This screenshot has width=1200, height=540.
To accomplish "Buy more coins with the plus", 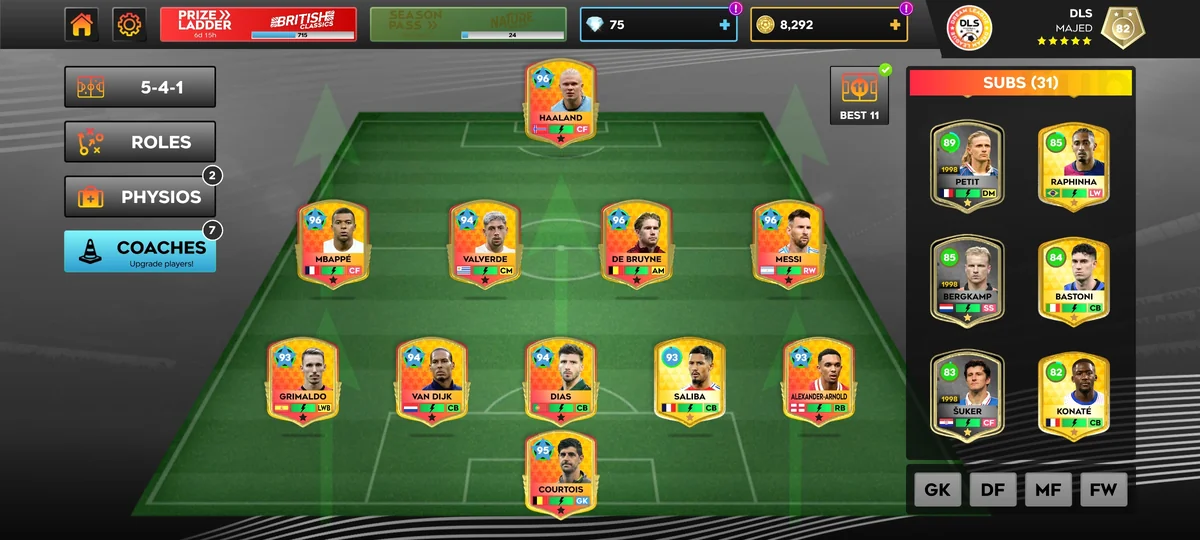I will [x=894, y=25].
